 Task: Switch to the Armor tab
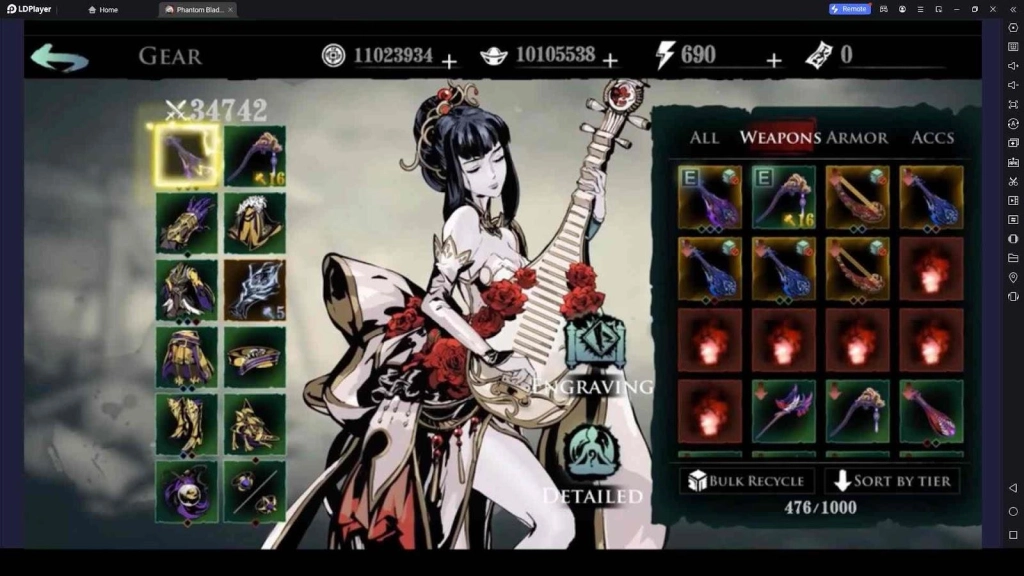[x=857, y=138]
